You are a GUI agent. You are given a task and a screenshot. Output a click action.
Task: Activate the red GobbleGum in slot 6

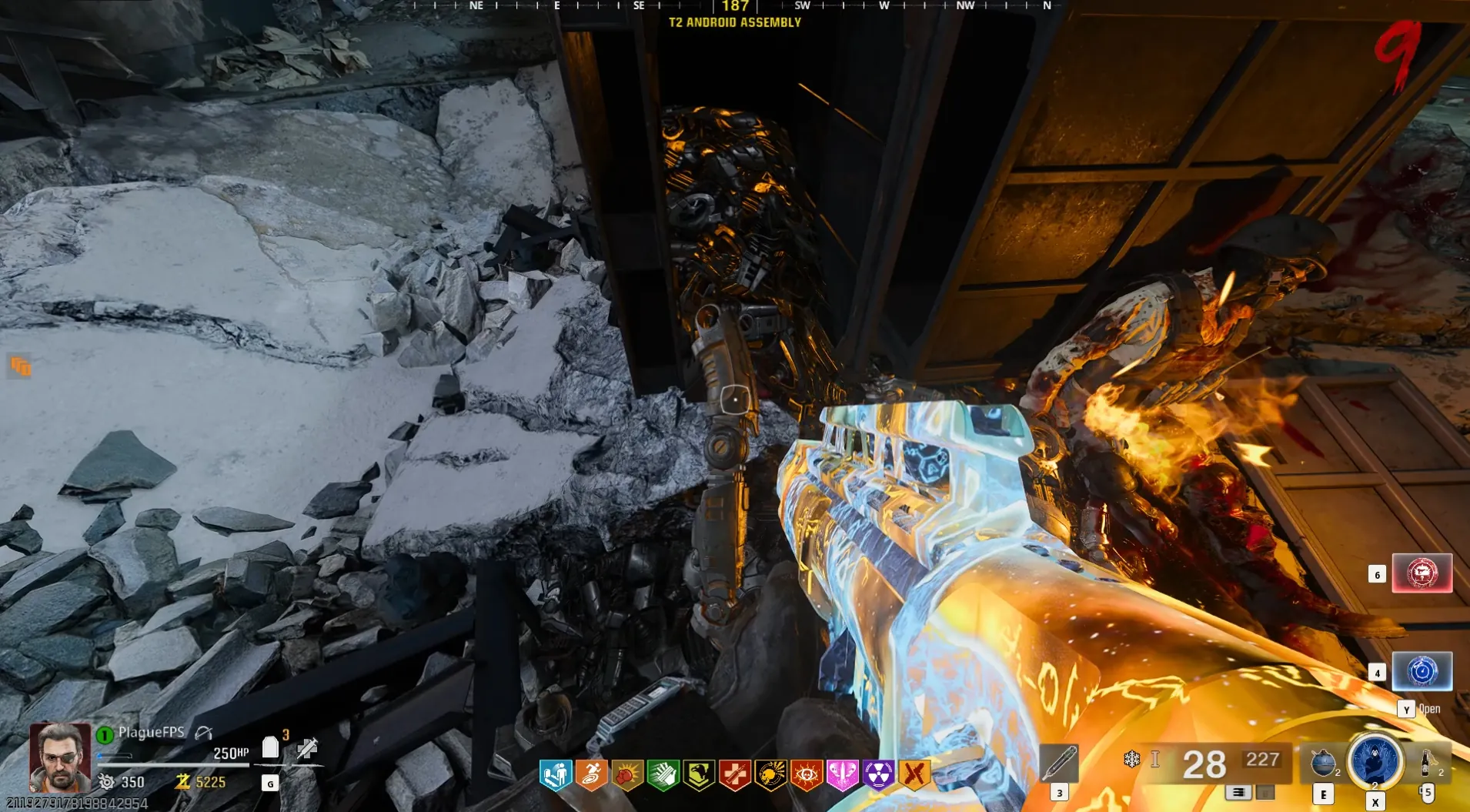[x=1422, y=573]
